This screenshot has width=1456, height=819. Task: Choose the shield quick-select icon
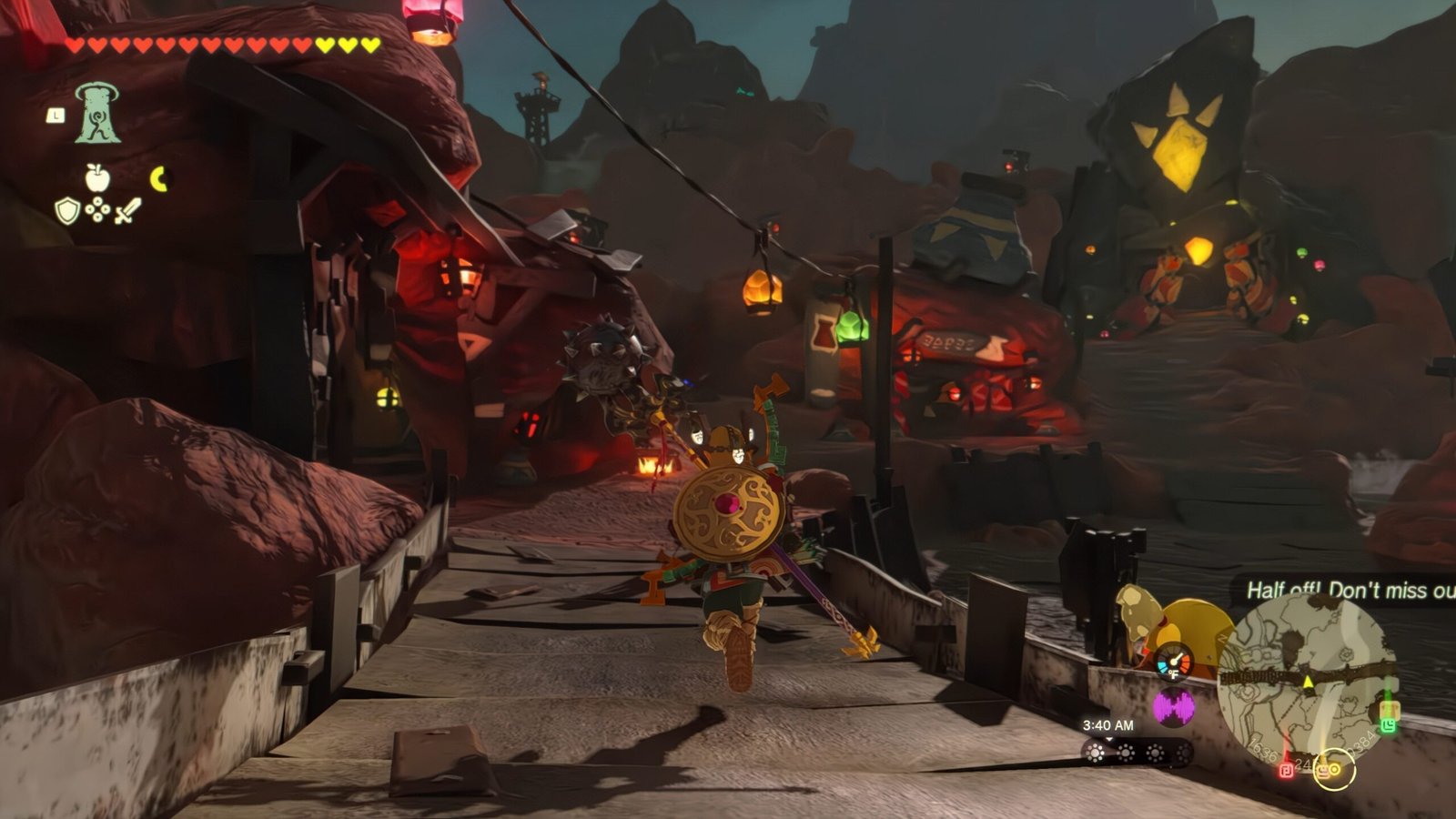pos(67,211)
